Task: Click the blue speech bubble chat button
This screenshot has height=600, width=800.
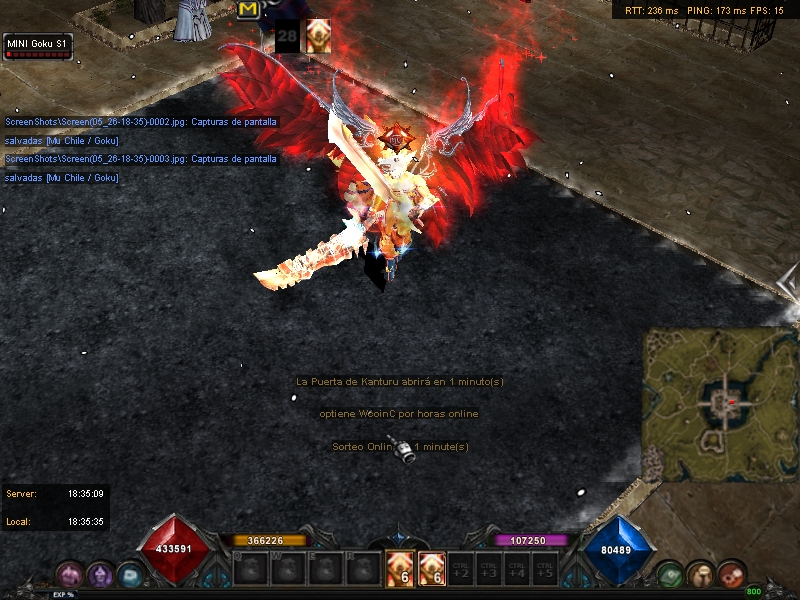Action: tap(129, 574)
